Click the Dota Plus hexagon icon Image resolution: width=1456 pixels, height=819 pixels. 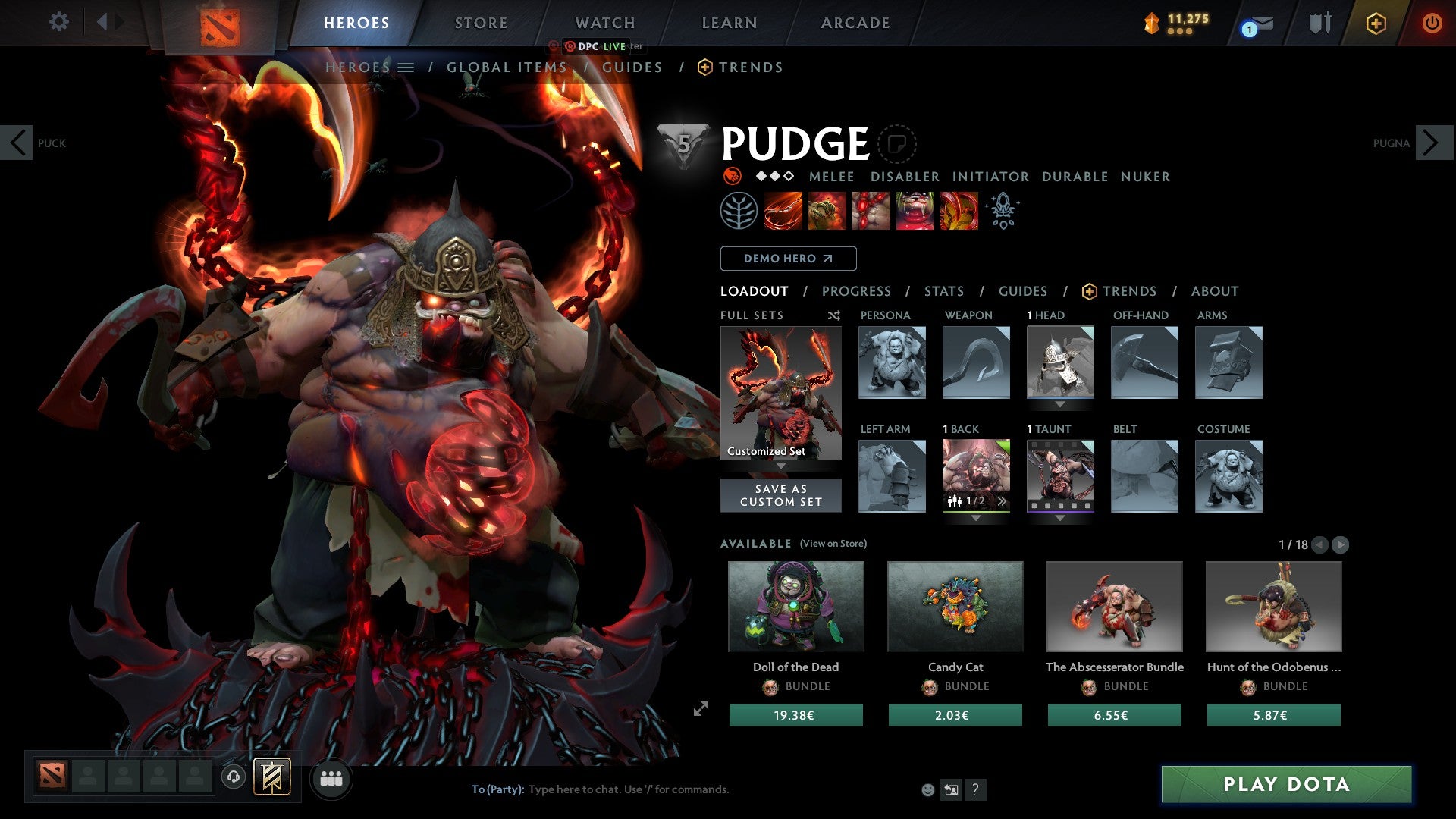pos(1376,23)
